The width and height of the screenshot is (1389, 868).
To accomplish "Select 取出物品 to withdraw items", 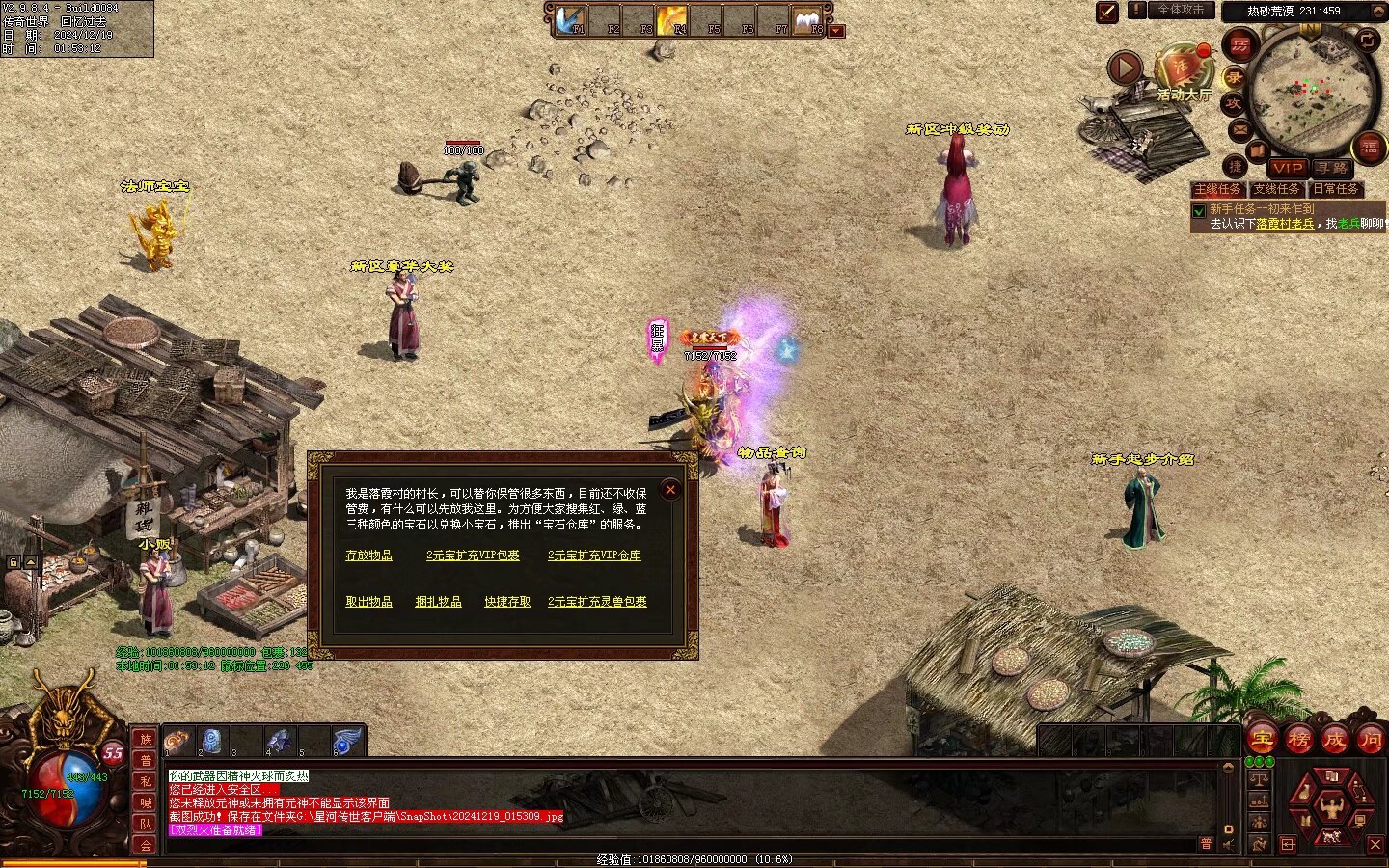I will tap(368, 602).
